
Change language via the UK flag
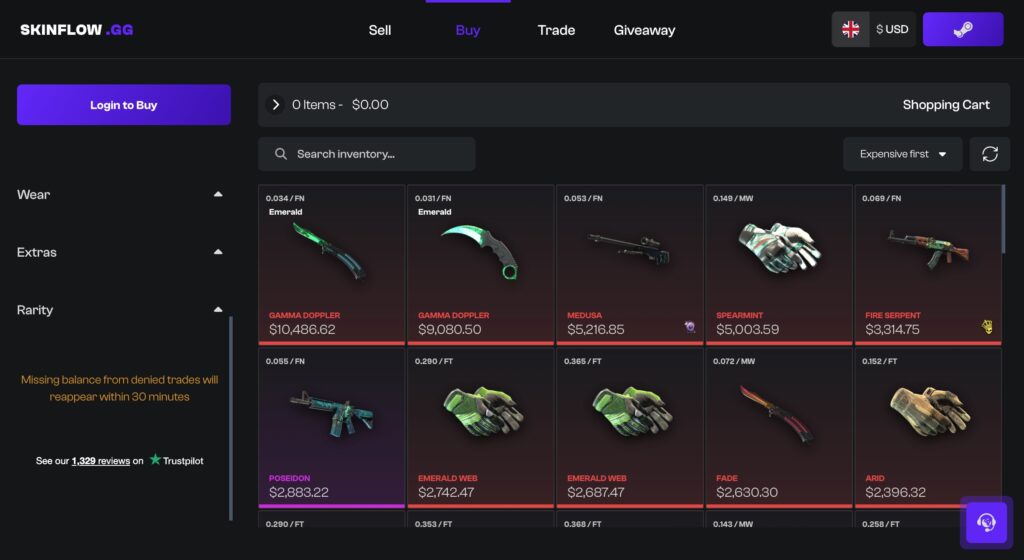[851, 30]
